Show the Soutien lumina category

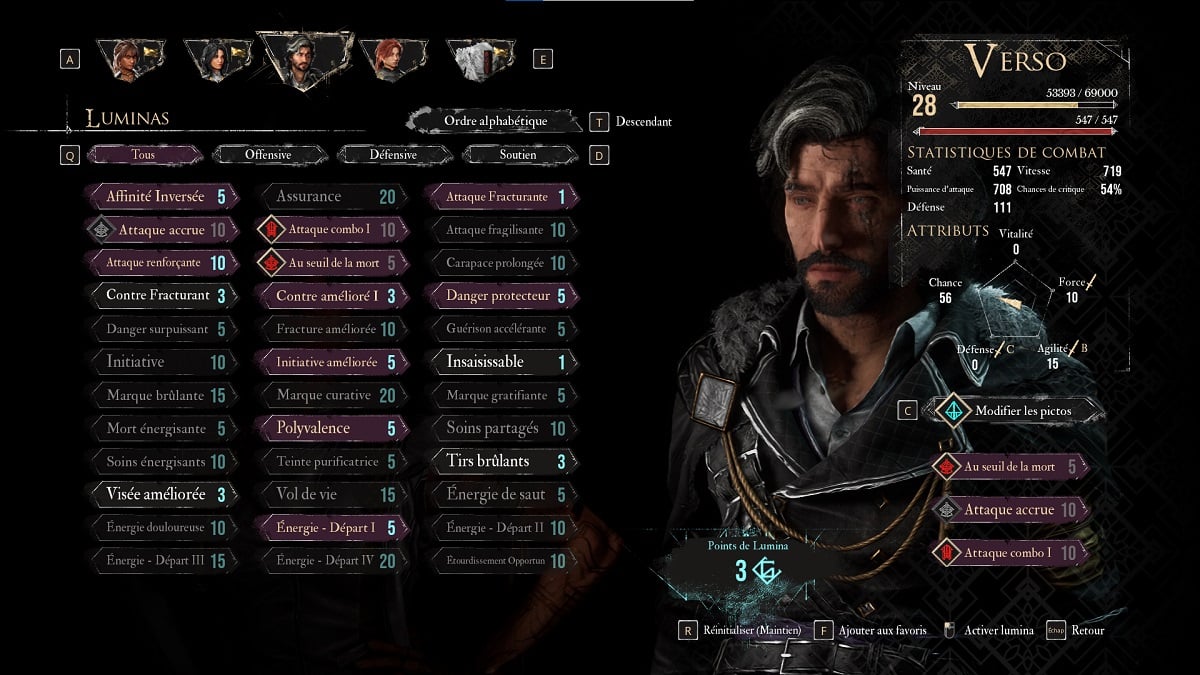(518, 155)
